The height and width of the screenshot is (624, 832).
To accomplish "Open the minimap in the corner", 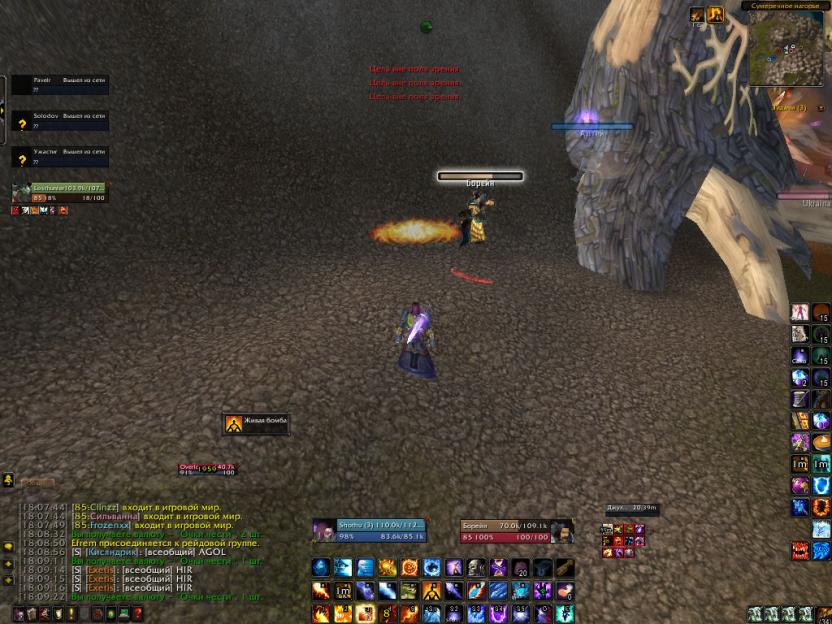I will pyautogui.click(x=788, y=48).
